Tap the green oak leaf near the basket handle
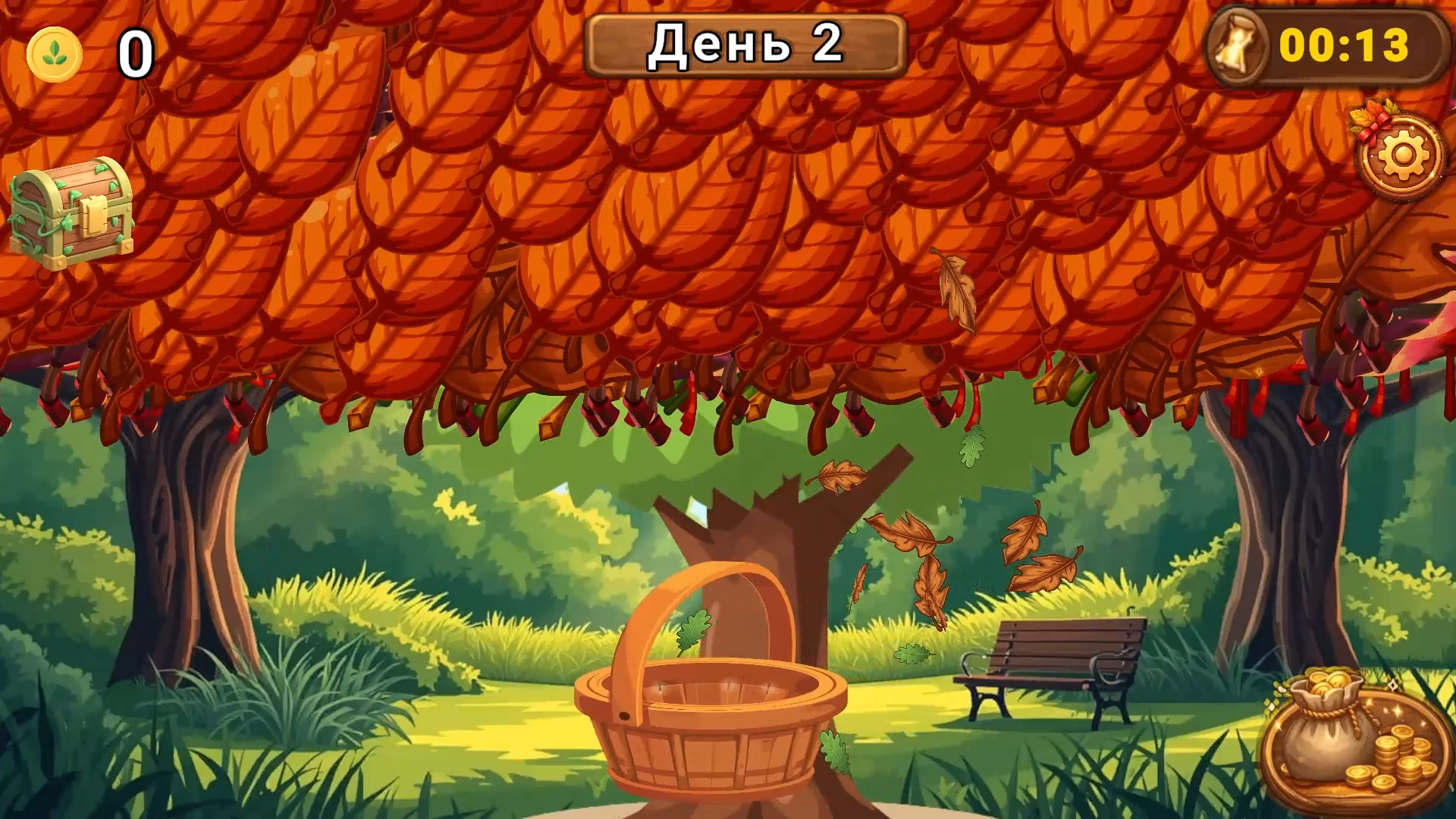1456x819 pixels. tap(694, 633)
